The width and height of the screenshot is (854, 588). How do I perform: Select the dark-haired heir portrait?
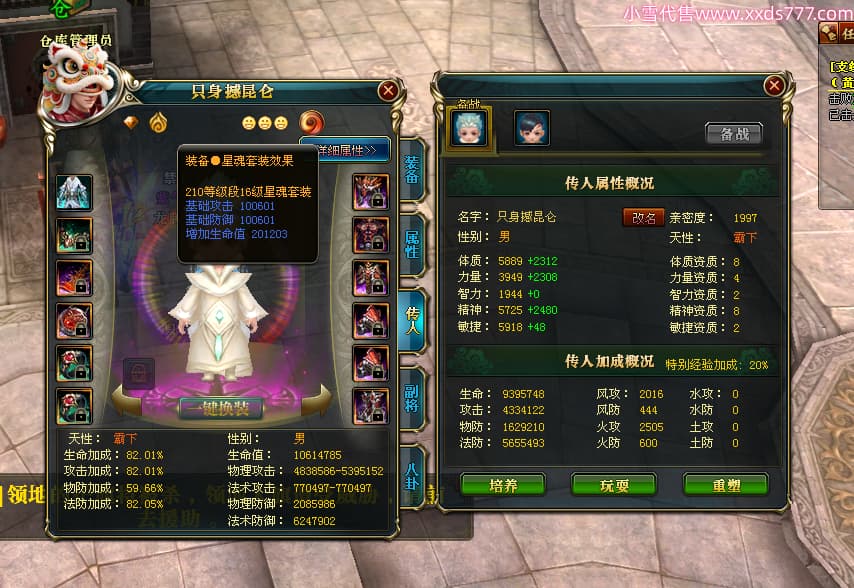tap(532, 128)
